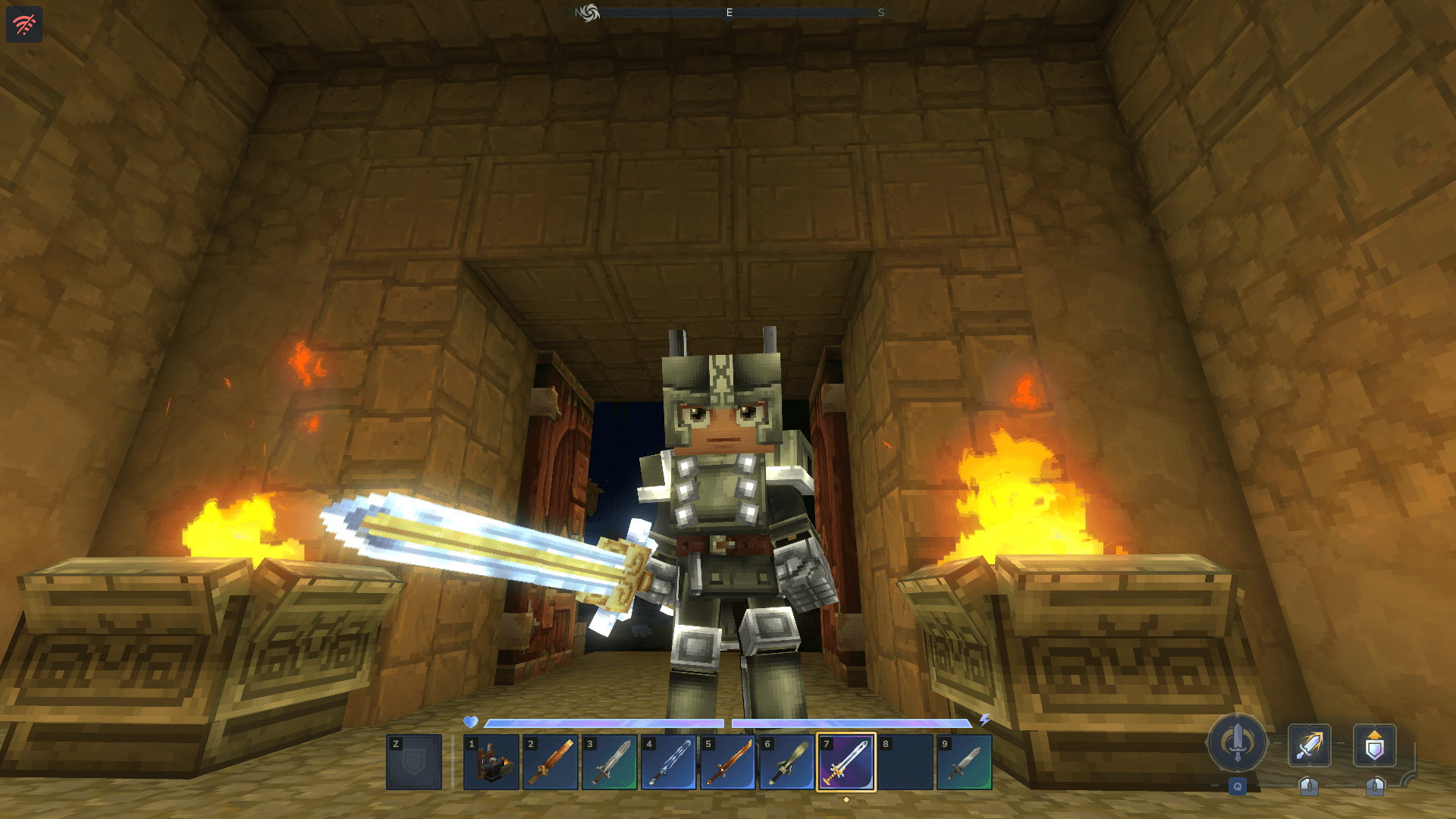This screenshot has height=819, width=1456.
Task: Select the copper sword in hotbar slot 2
Action: (x=551, y=762)
